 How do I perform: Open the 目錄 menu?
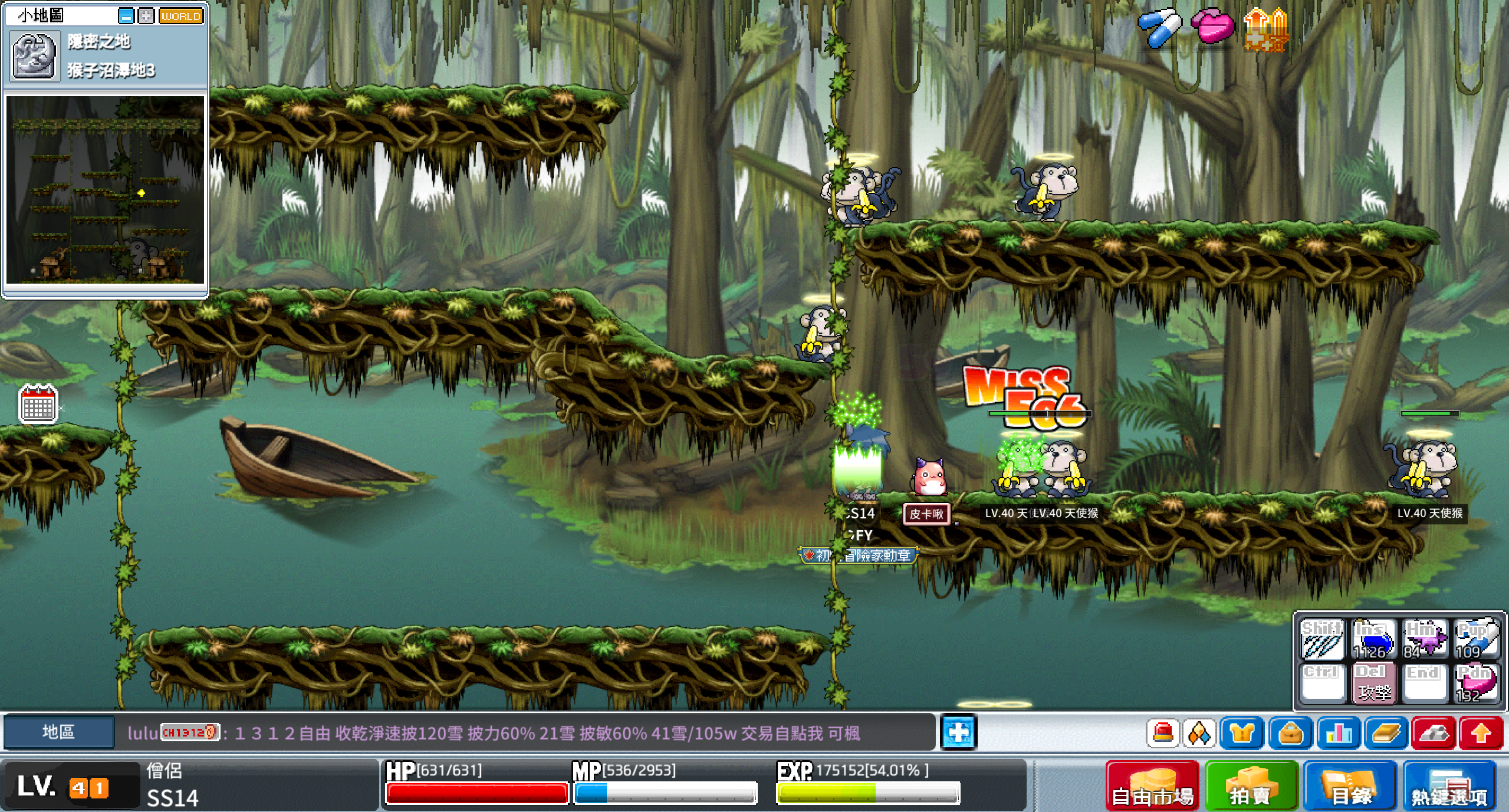pos(1350,787)
